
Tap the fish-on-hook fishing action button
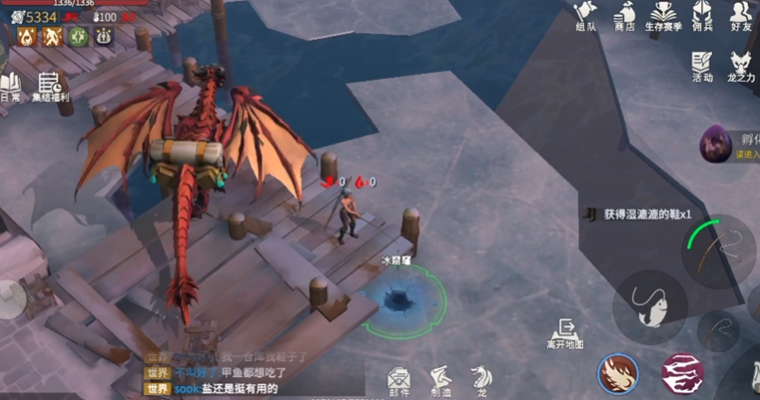point(650,302)
